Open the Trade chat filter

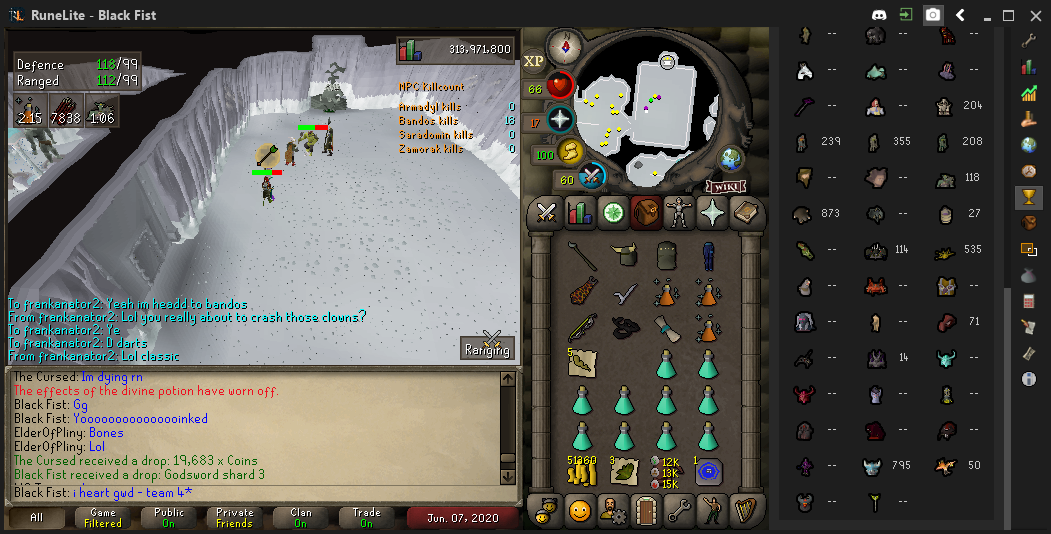[366, 518]
